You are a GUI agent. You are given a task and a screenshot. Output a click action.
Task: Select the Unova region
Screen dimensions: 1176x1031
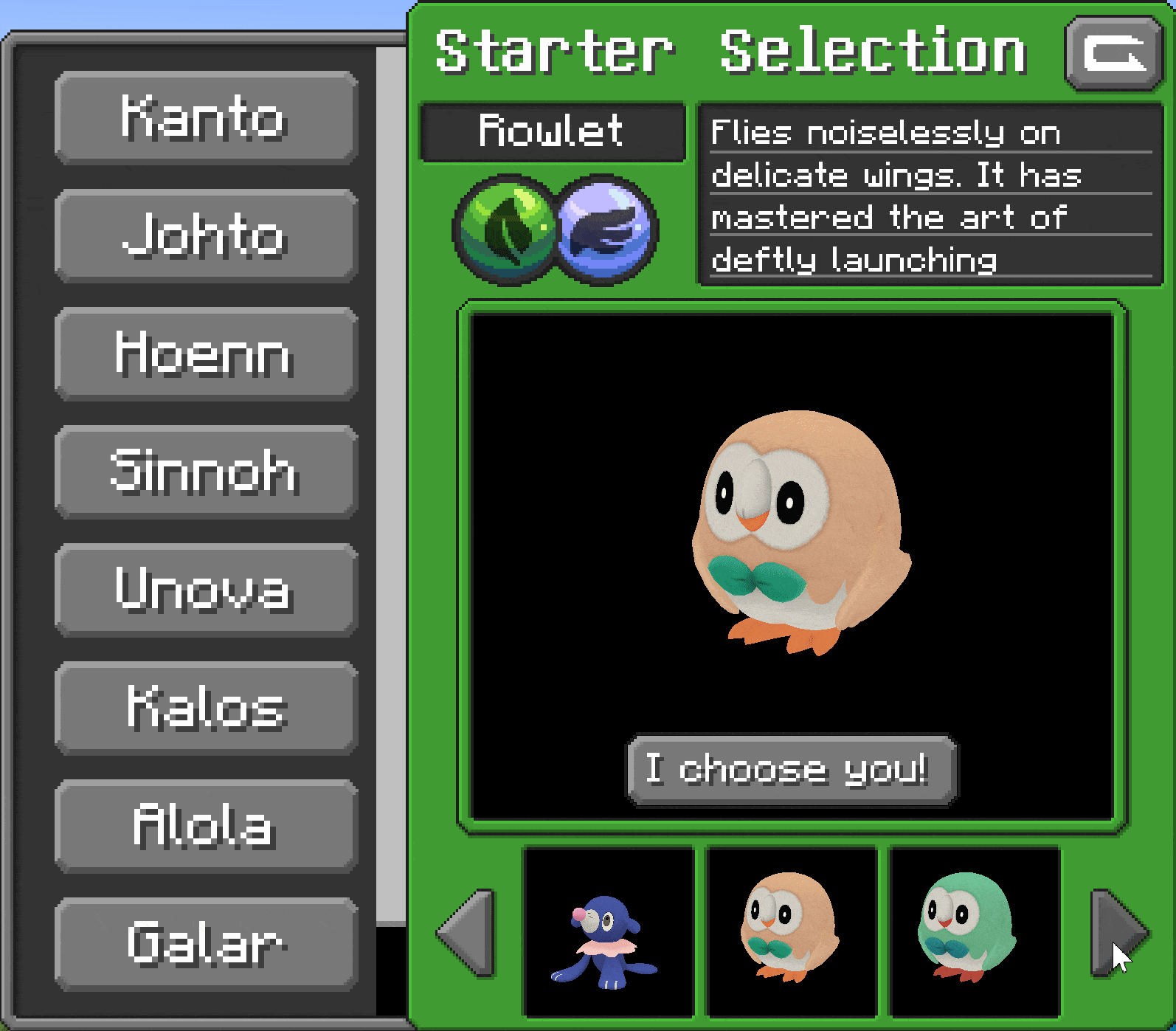tap(206, 590)
